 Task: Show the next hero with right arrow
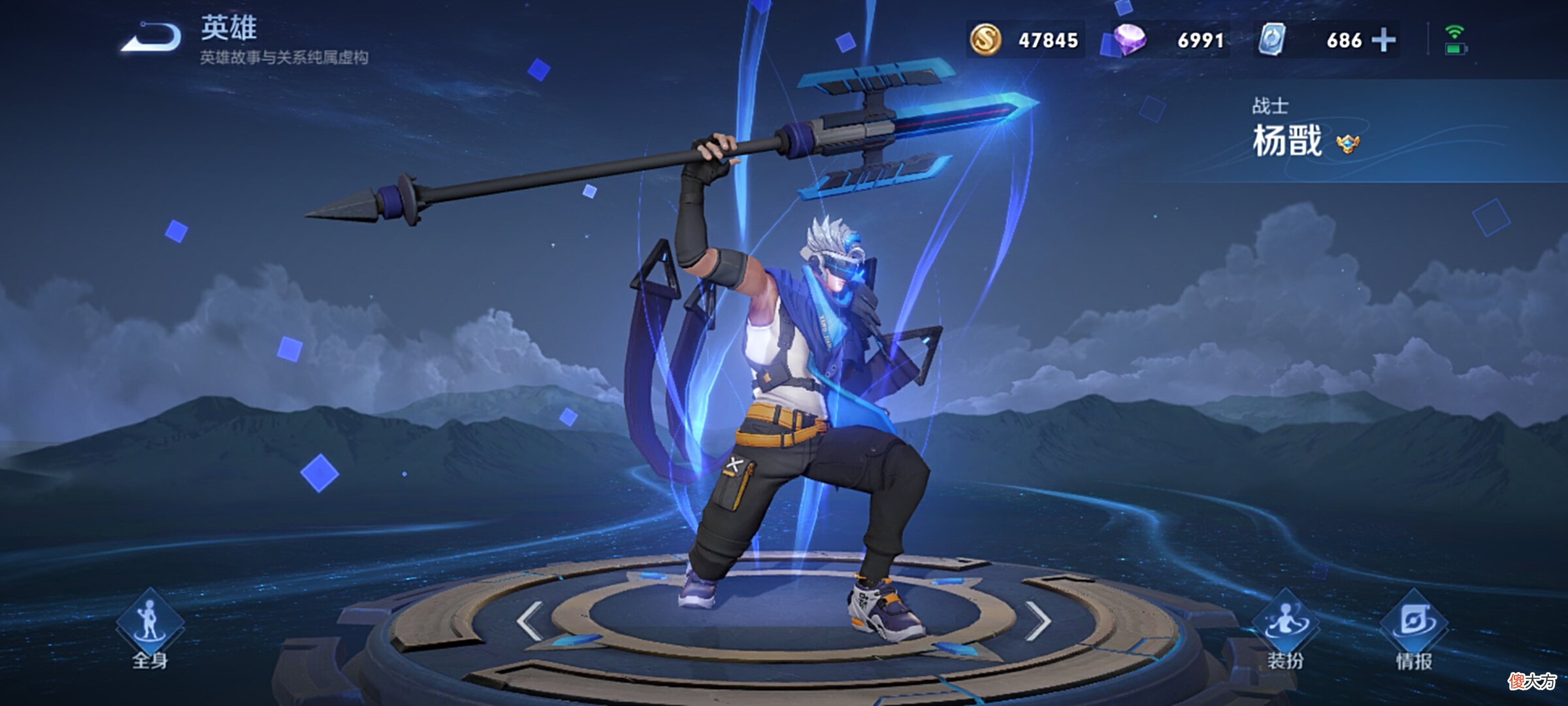1037,620
